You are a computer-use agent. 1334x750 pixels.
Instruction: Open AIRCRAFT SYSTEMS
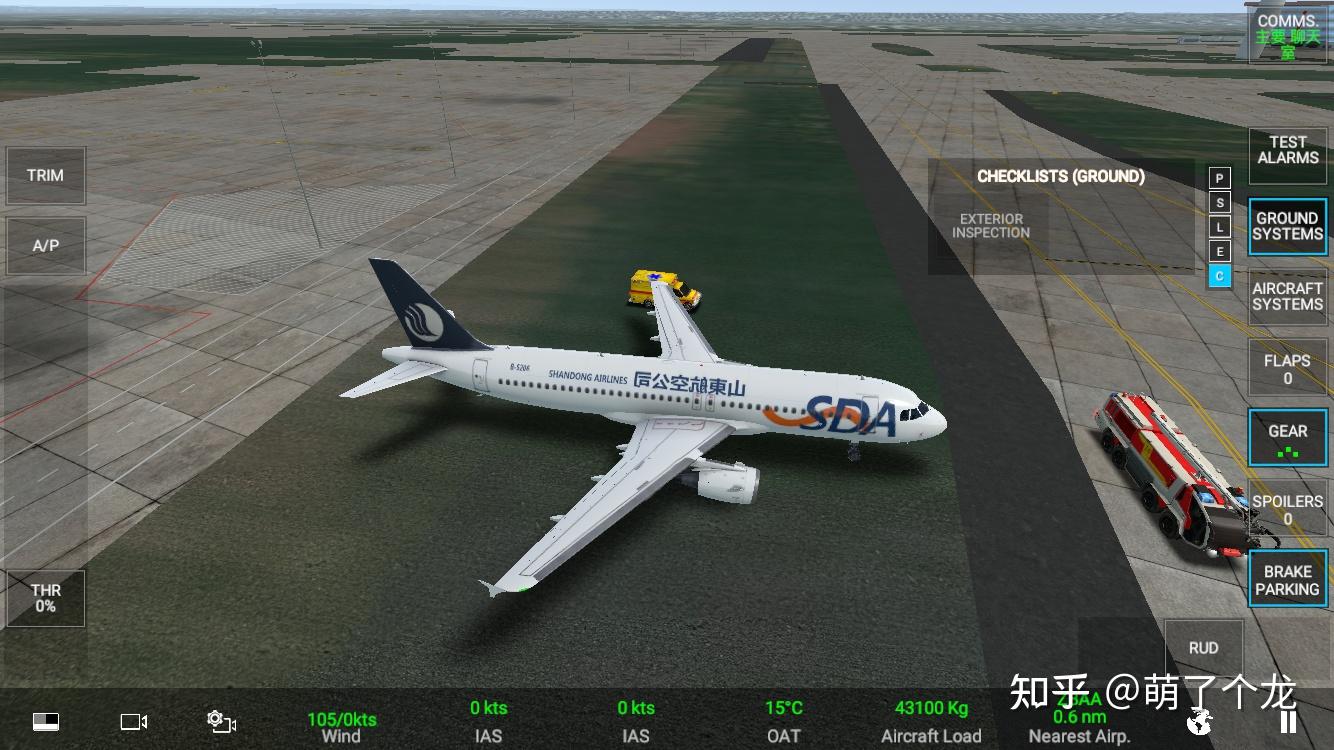[1287, 297]
